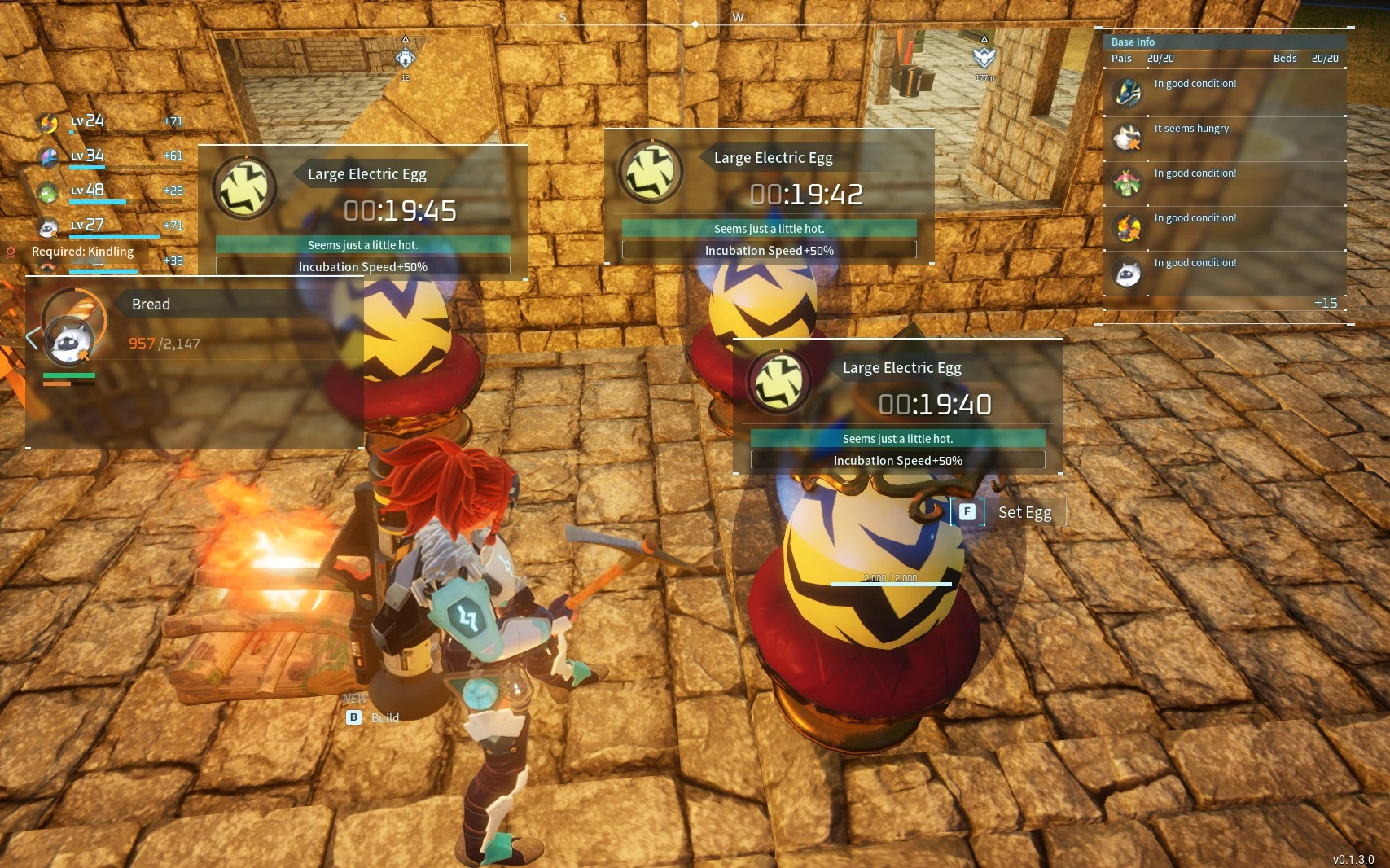Select the 177m waypoint compass marker
Viewport: 1390px width, 868px height.
(x=984, y=57)
